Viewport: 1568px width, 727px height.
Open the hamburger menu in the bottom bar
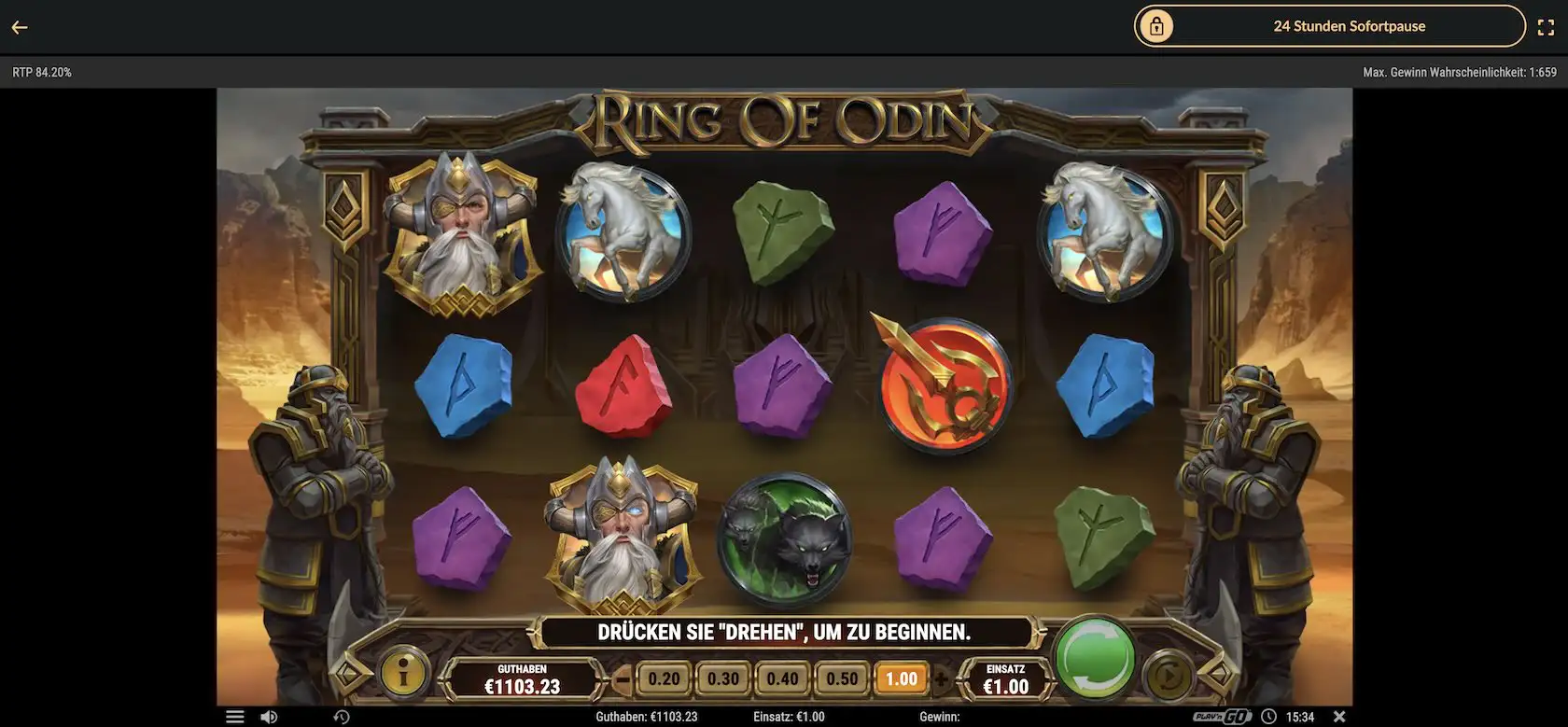(234, 716)
